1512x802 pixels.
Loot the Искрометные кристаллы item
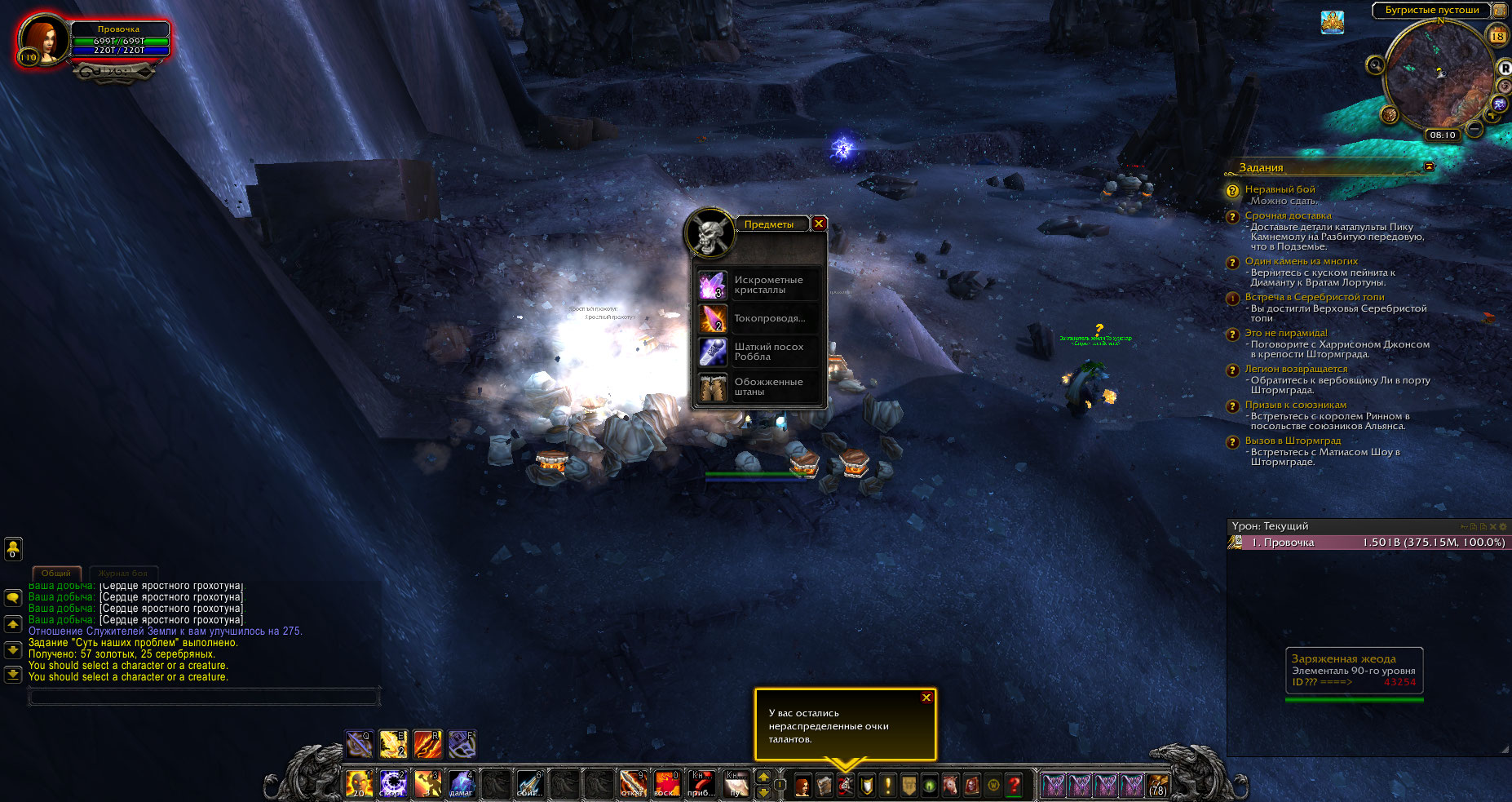coord(713,285)
